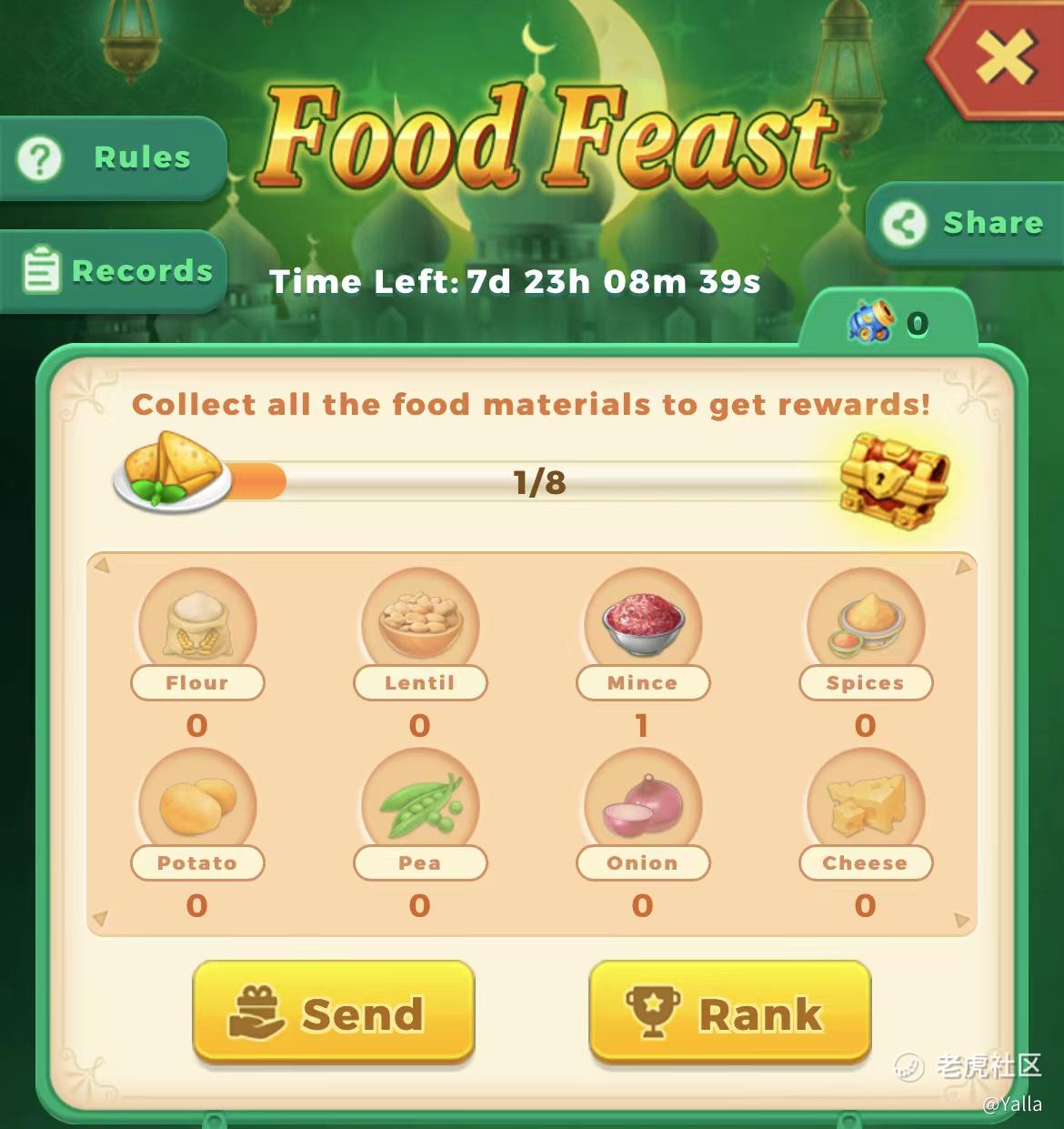Viewport: 1064px width, 1129px height.
Task: Select the Flour ingredient
Action: coord(197,626)
